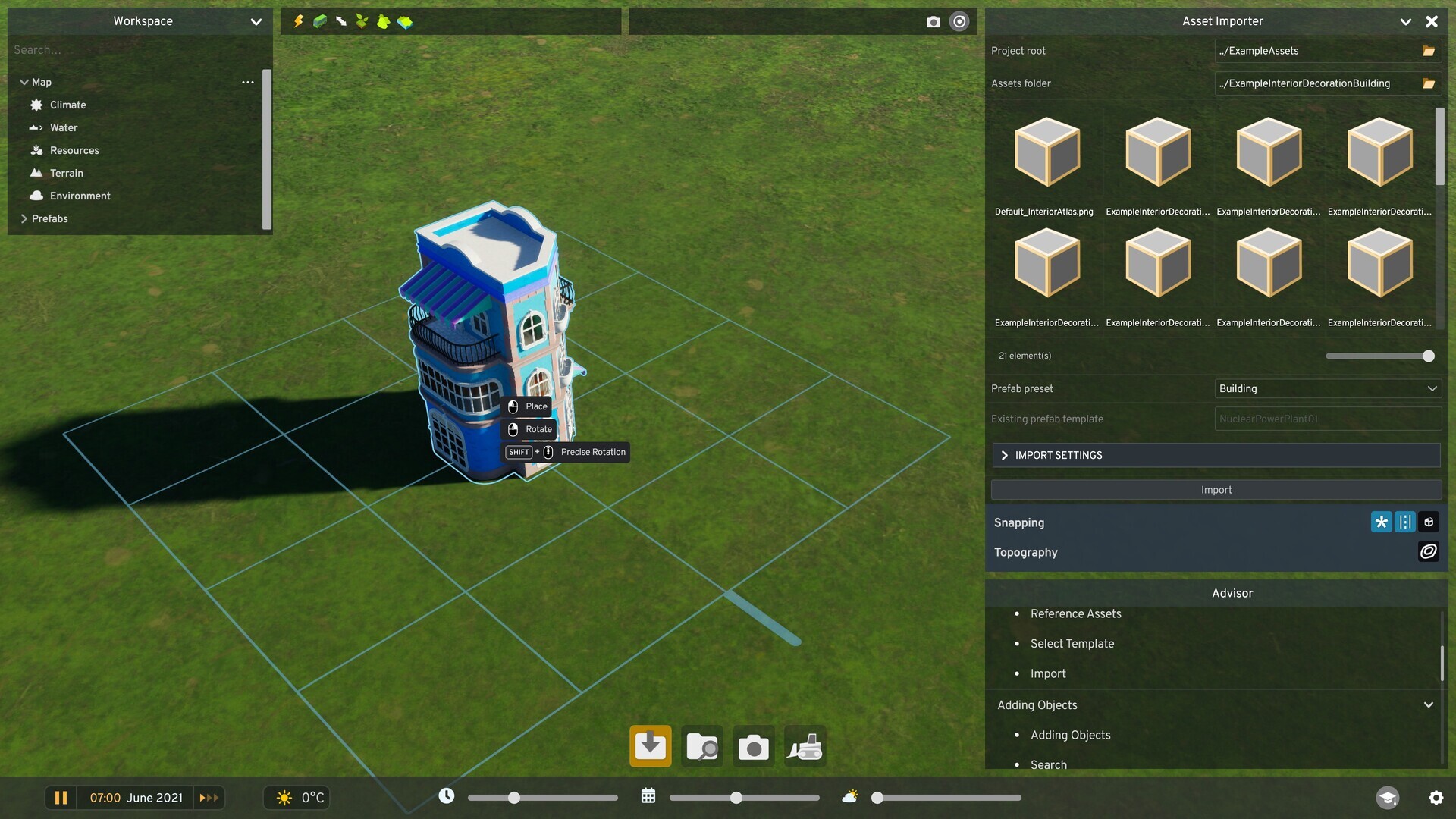
Task: Click the terrain block tool icon
Action: coord(405,21)
